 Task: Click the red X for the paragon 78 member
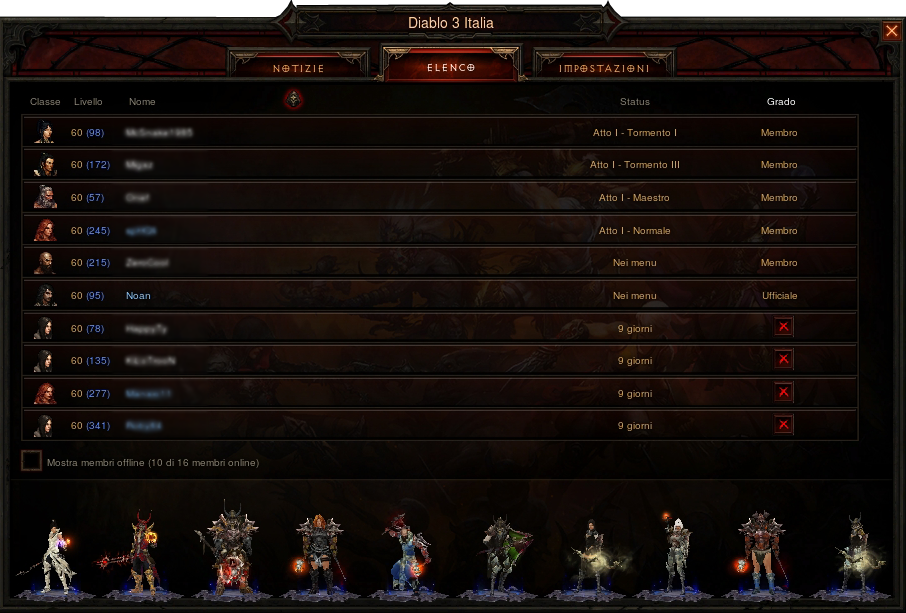[x=783, y=327]
